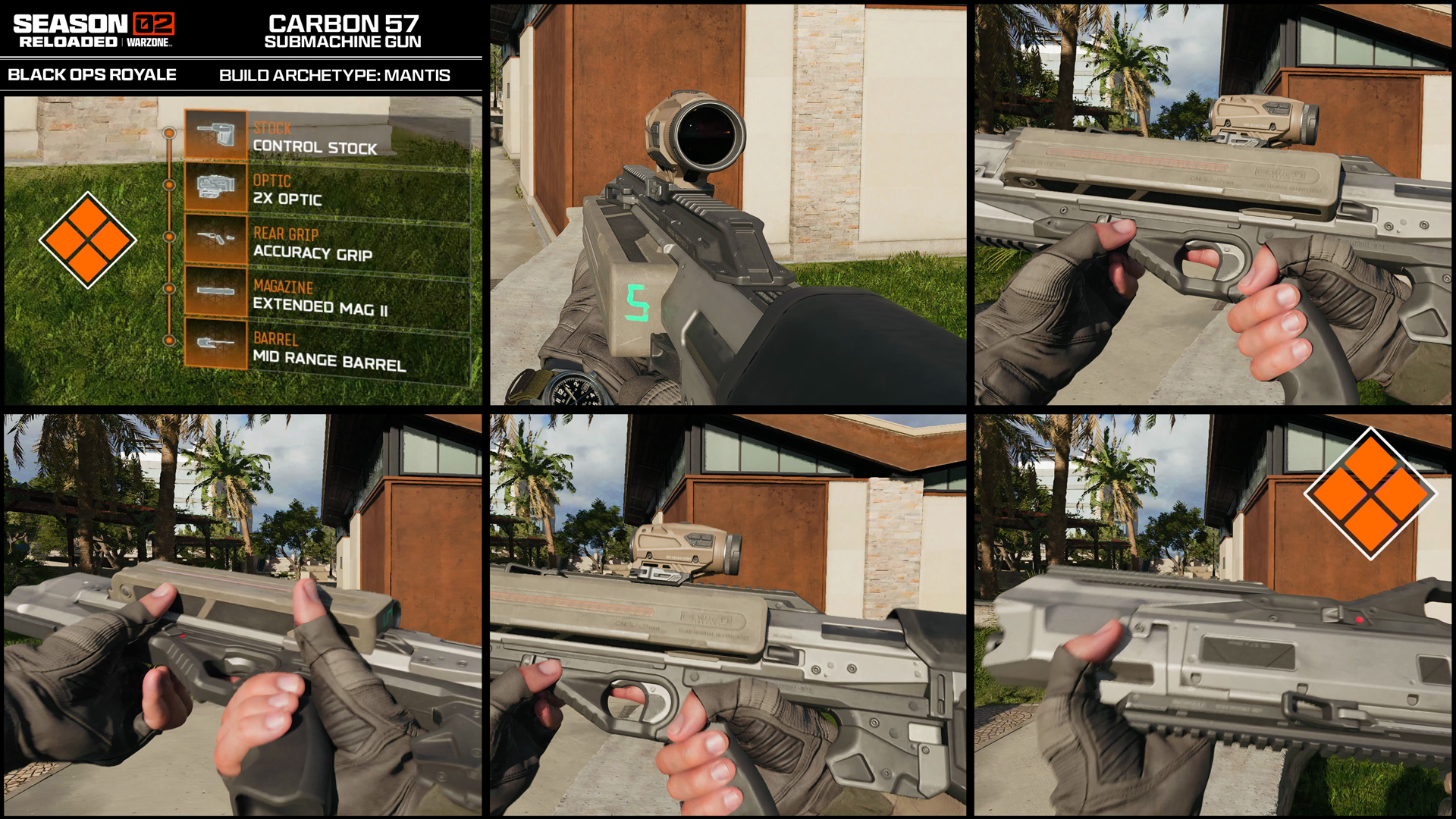This screenshot has height=819, width=1456.
Task: Toggle the MAGAZINE slot node on the connector line
Action: pyautogui.click(x=170, y=287)
